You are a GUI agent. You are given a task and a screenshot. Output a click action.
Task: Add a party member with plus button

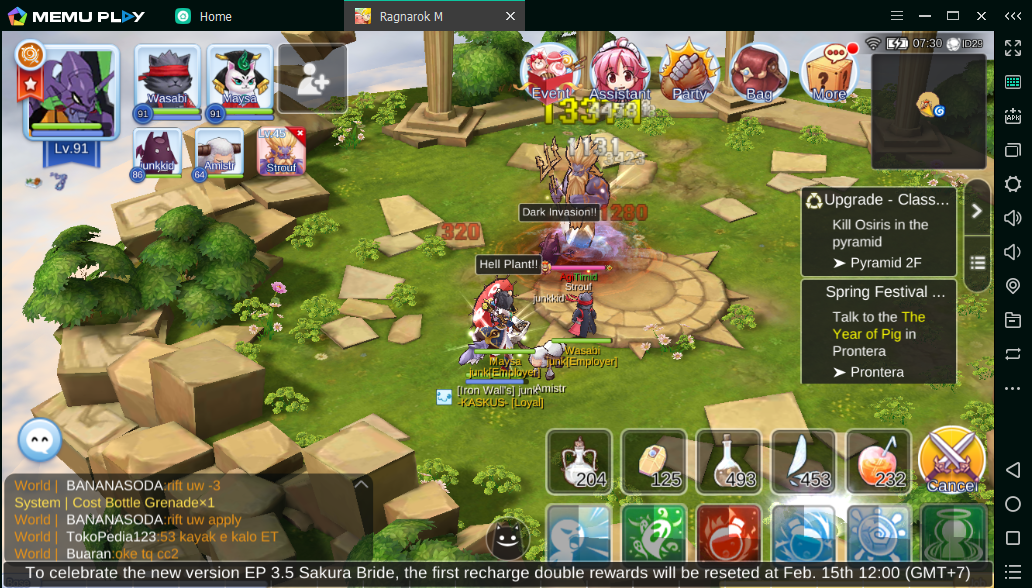[312, 80]
